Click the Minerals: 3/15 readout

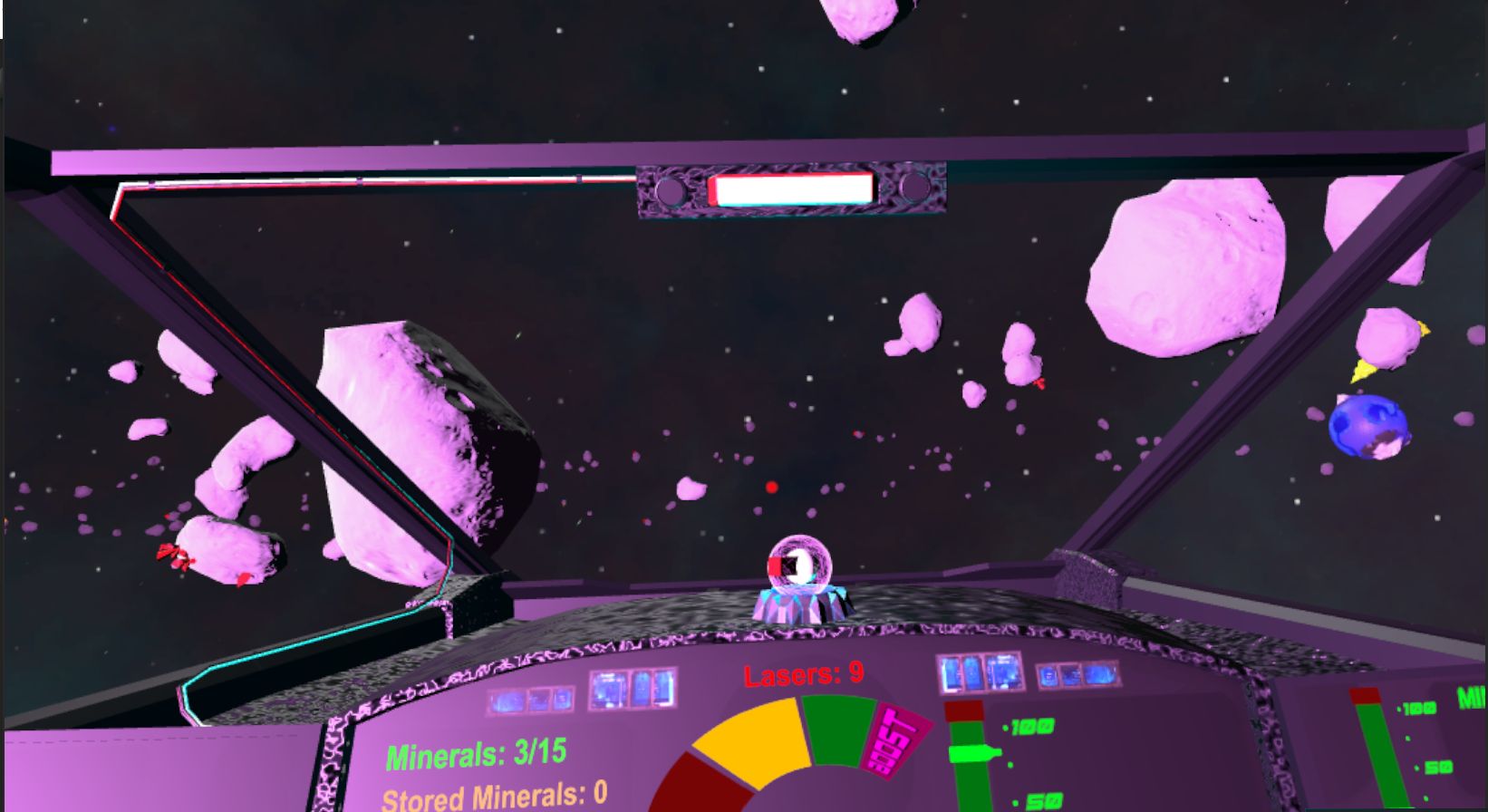click(476, 751)
